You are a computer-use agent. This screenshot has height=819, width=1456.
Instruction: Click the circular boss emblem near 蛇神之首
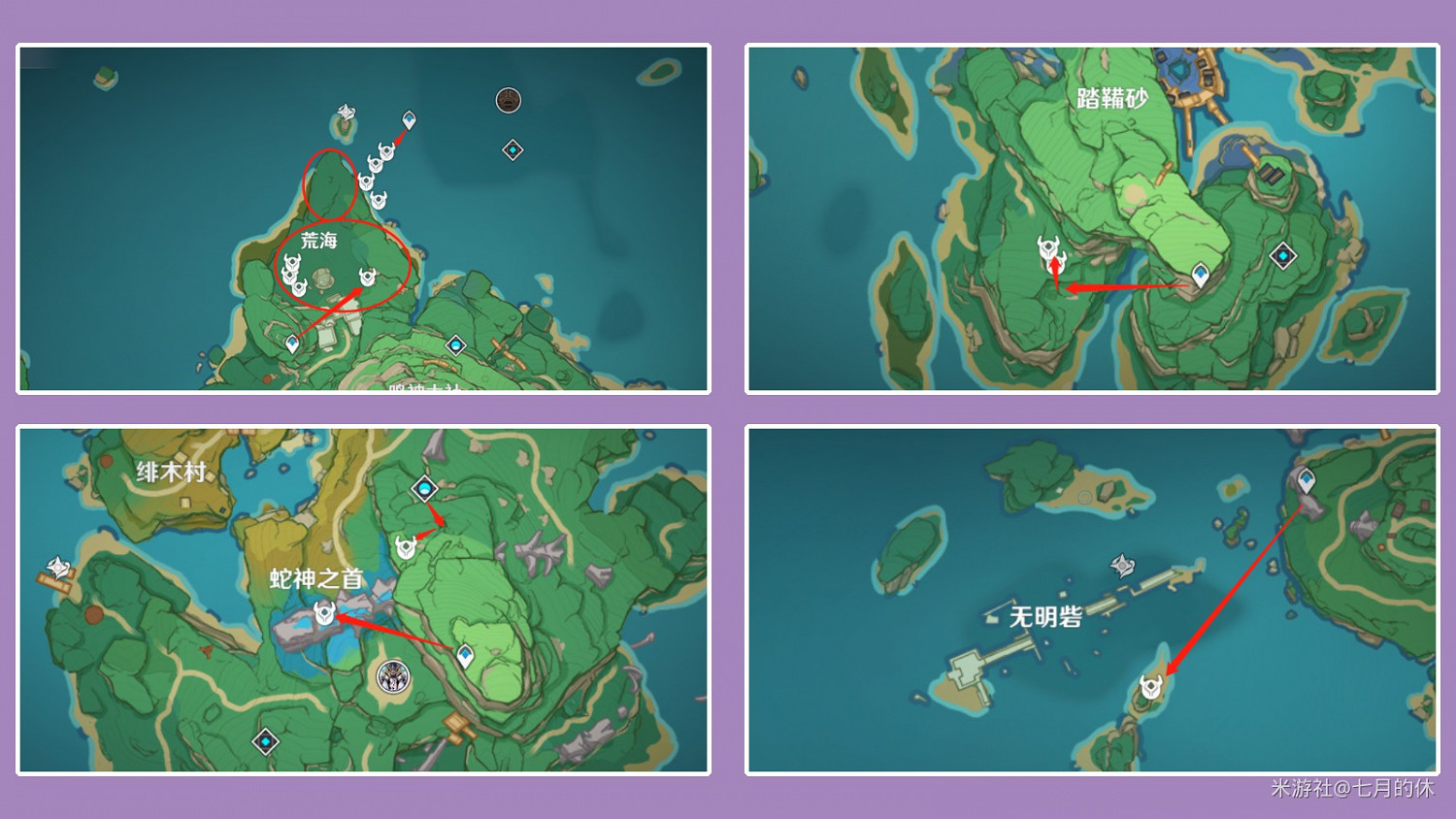[393, 678]
